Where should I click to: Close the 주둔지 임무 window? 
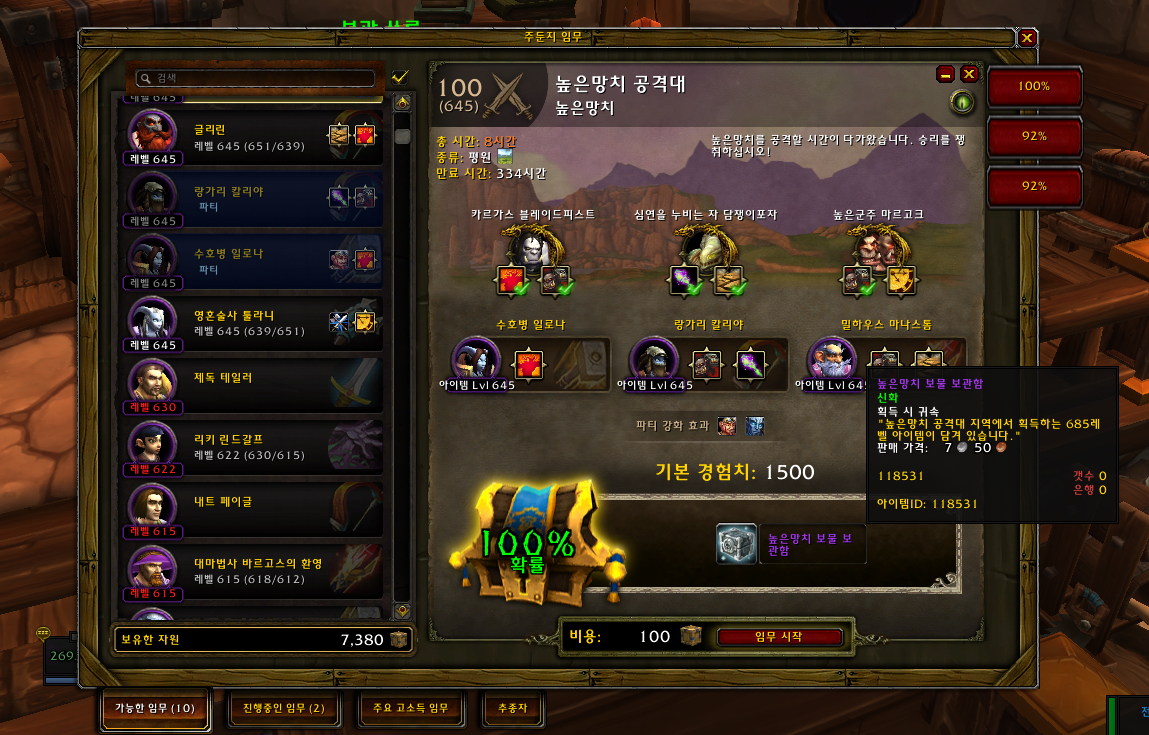1027,38
